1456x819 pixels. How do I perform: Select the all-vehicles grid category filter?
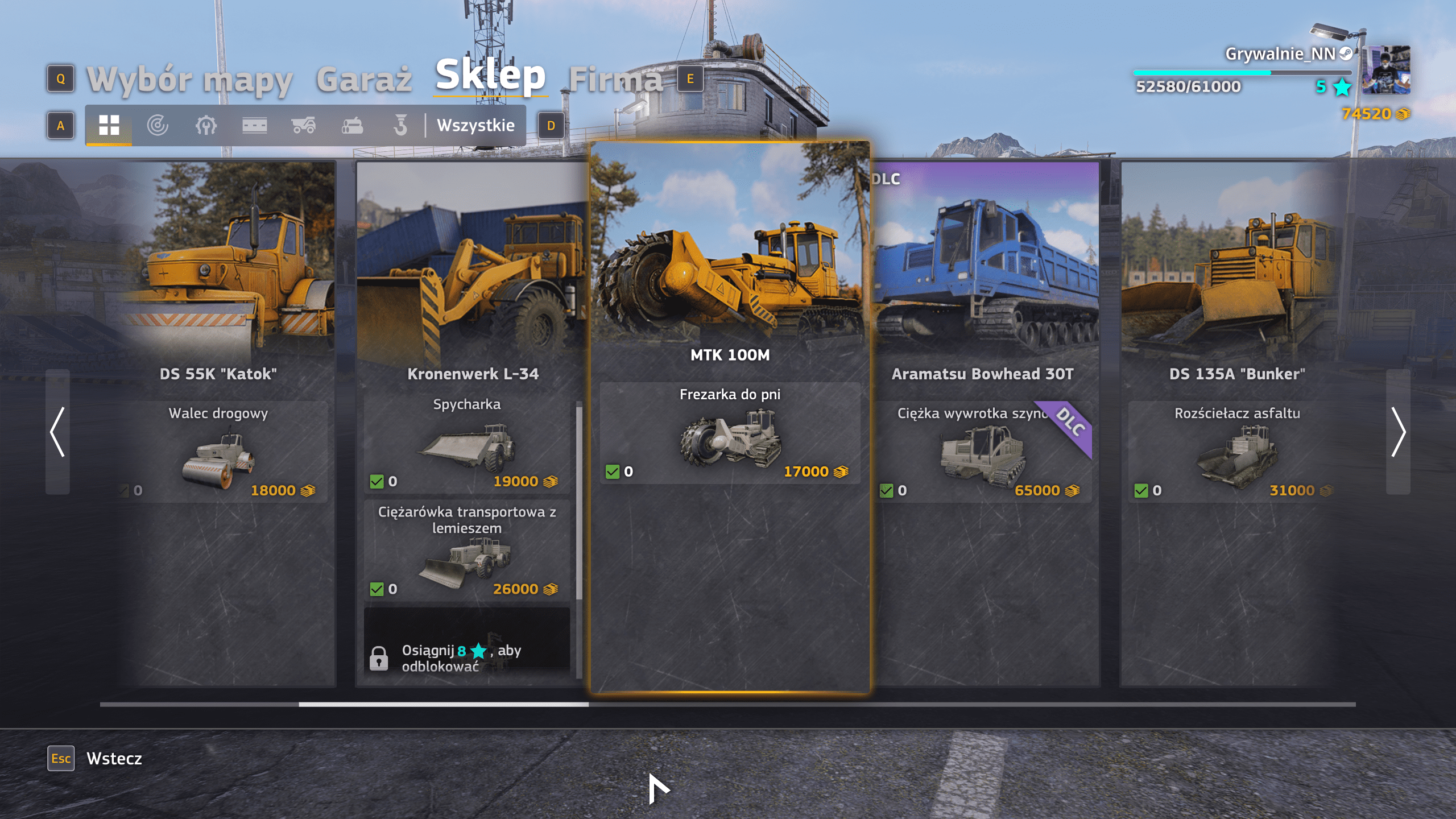pos(109,125)
